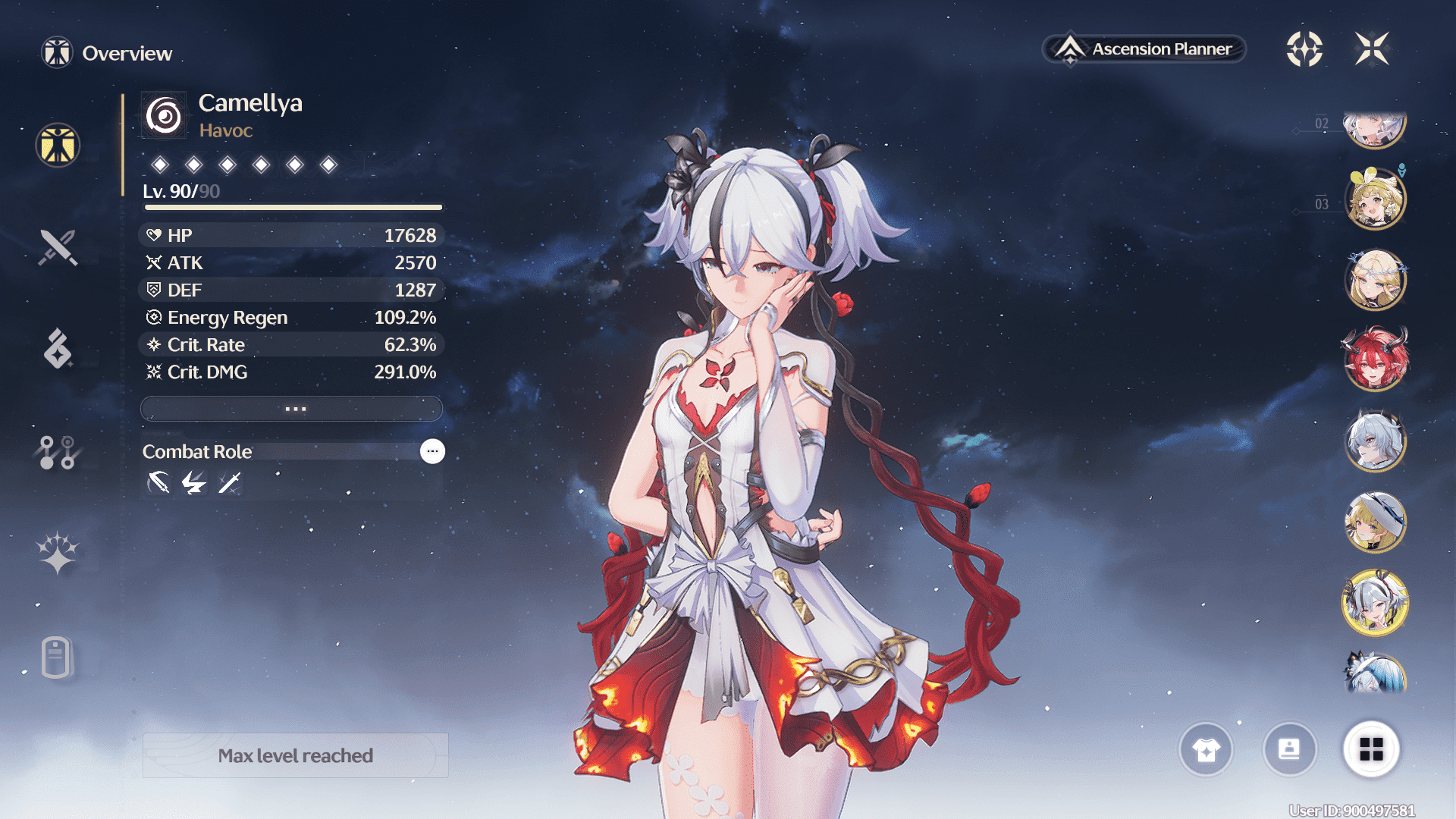The height and width of the screenshot is (819, 1456).
Task: Choose the gold-ringed Camellya portrait in the roster
Action: click(1376, 603)
